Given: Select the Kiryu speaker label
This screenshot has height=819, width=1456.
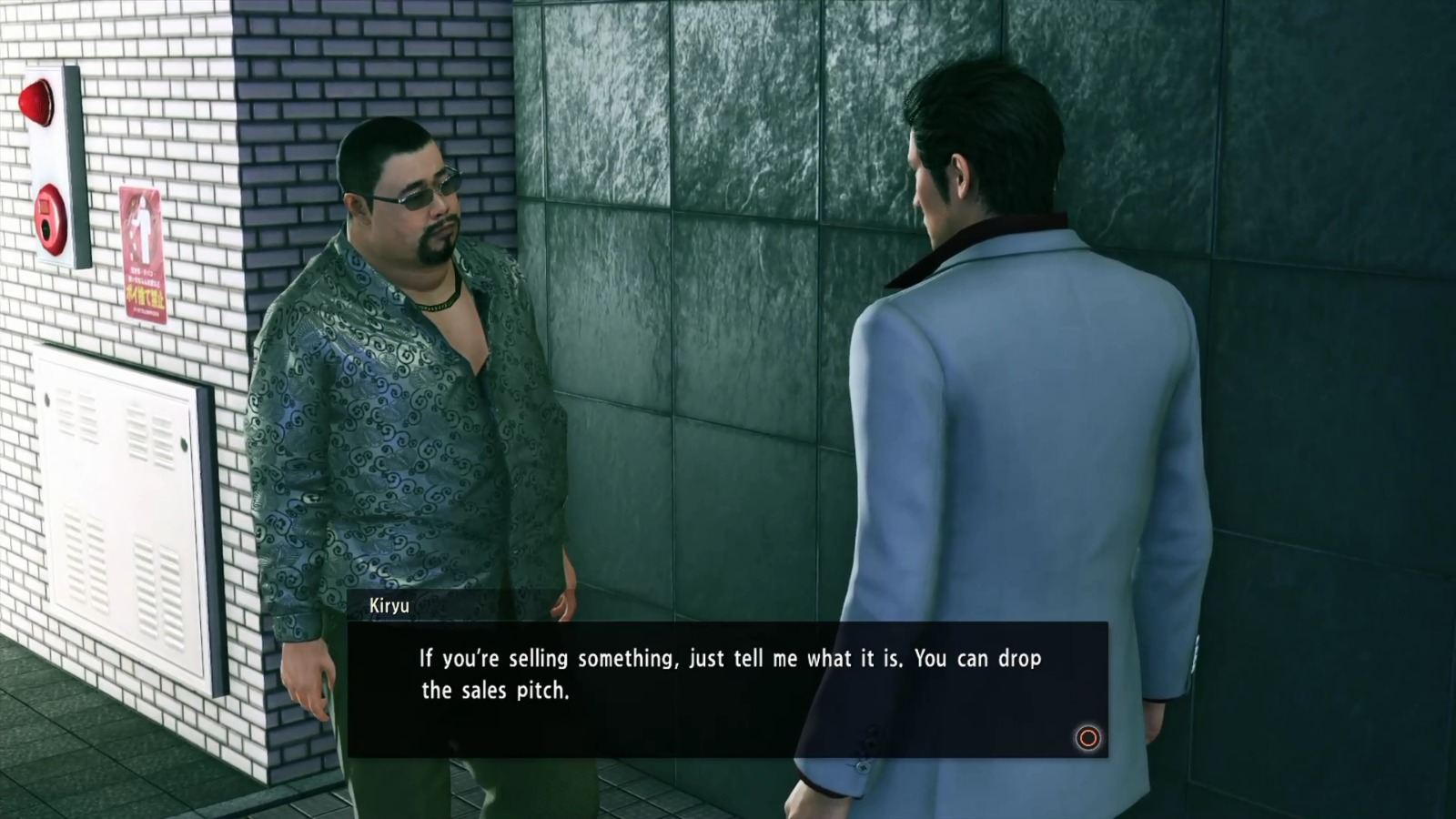Looking at the screenshot, I should [x=391, y=603].
